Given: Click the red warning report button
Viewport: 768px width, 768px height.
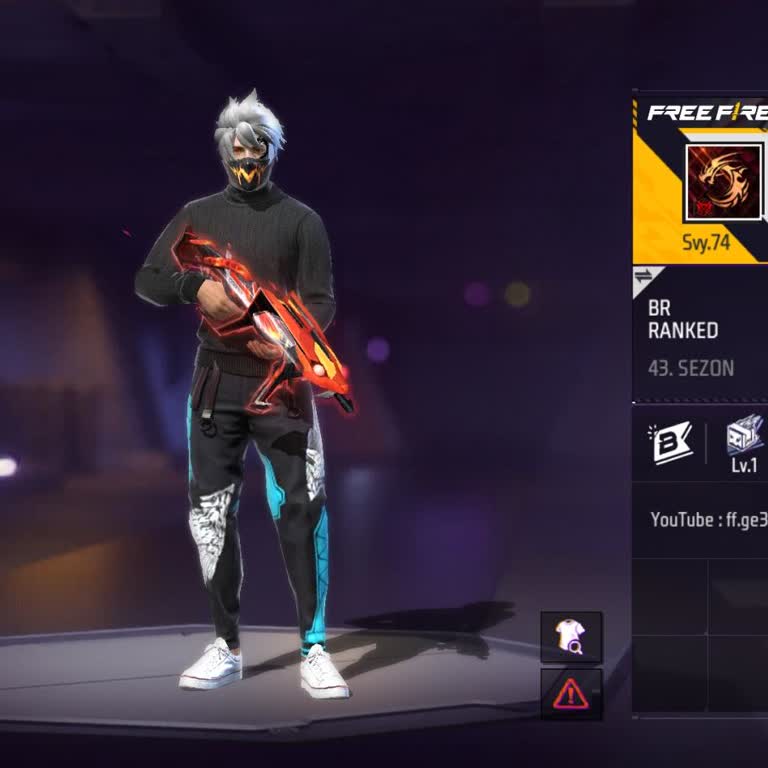Looking at the screenshot, I should point(571,693).
